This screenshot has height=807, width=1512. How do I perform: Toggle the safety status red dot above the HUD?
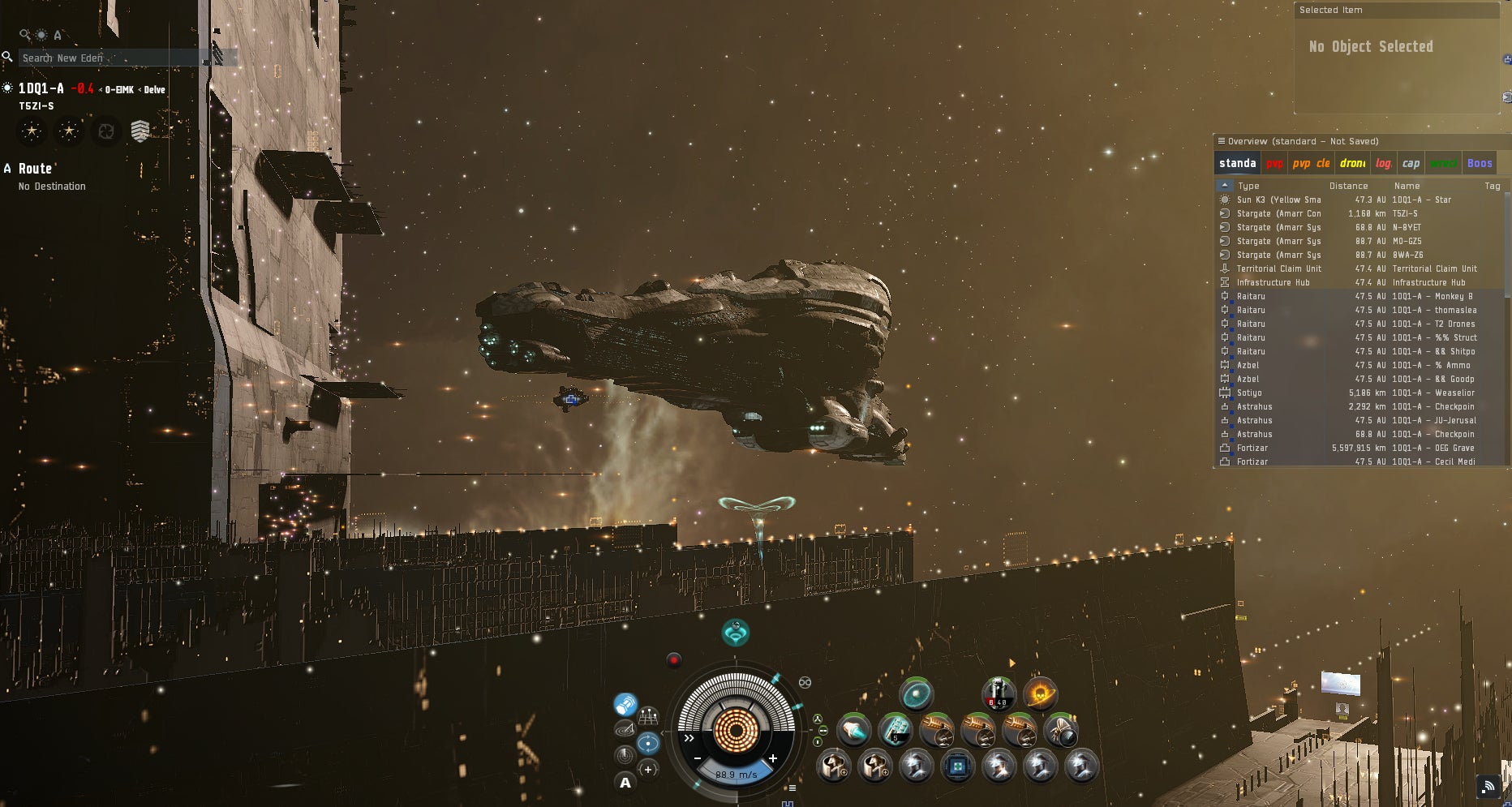point(674,659)
